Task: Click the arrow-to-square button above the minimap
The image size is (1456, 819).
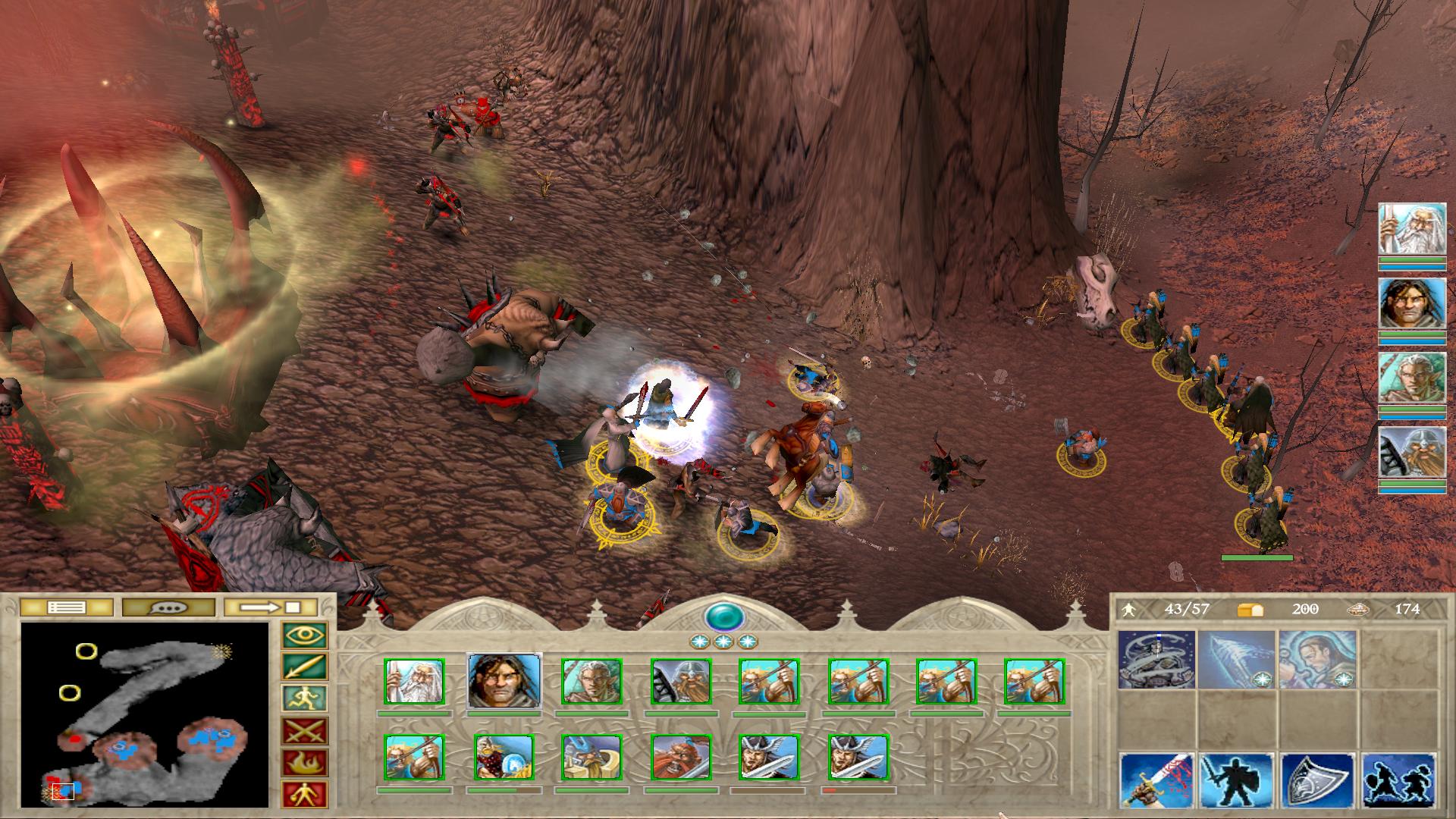Action: (x=271, y=607)
